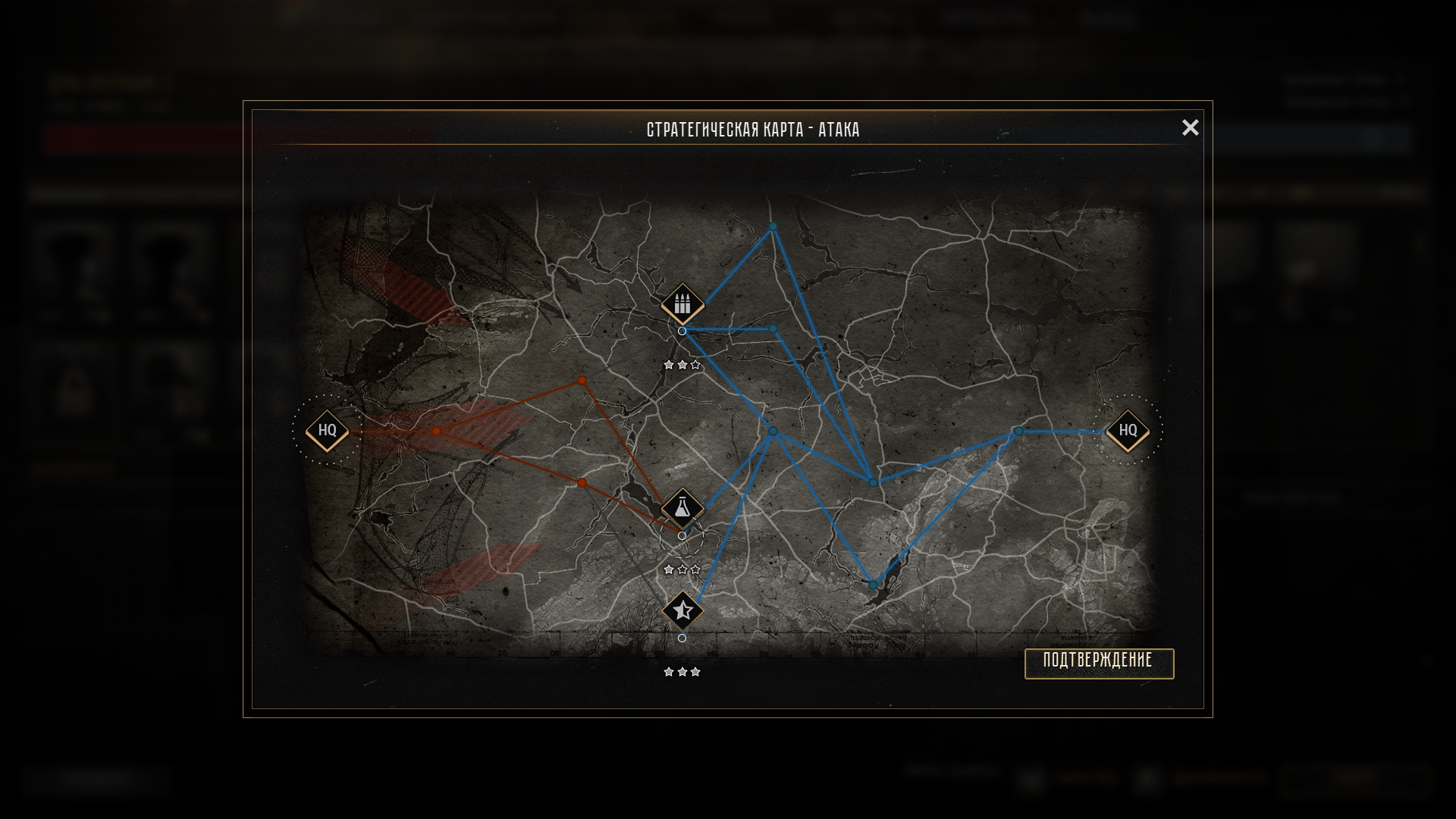
Task: Select the ammunition depot map node
Action: [x=682, y=304]
